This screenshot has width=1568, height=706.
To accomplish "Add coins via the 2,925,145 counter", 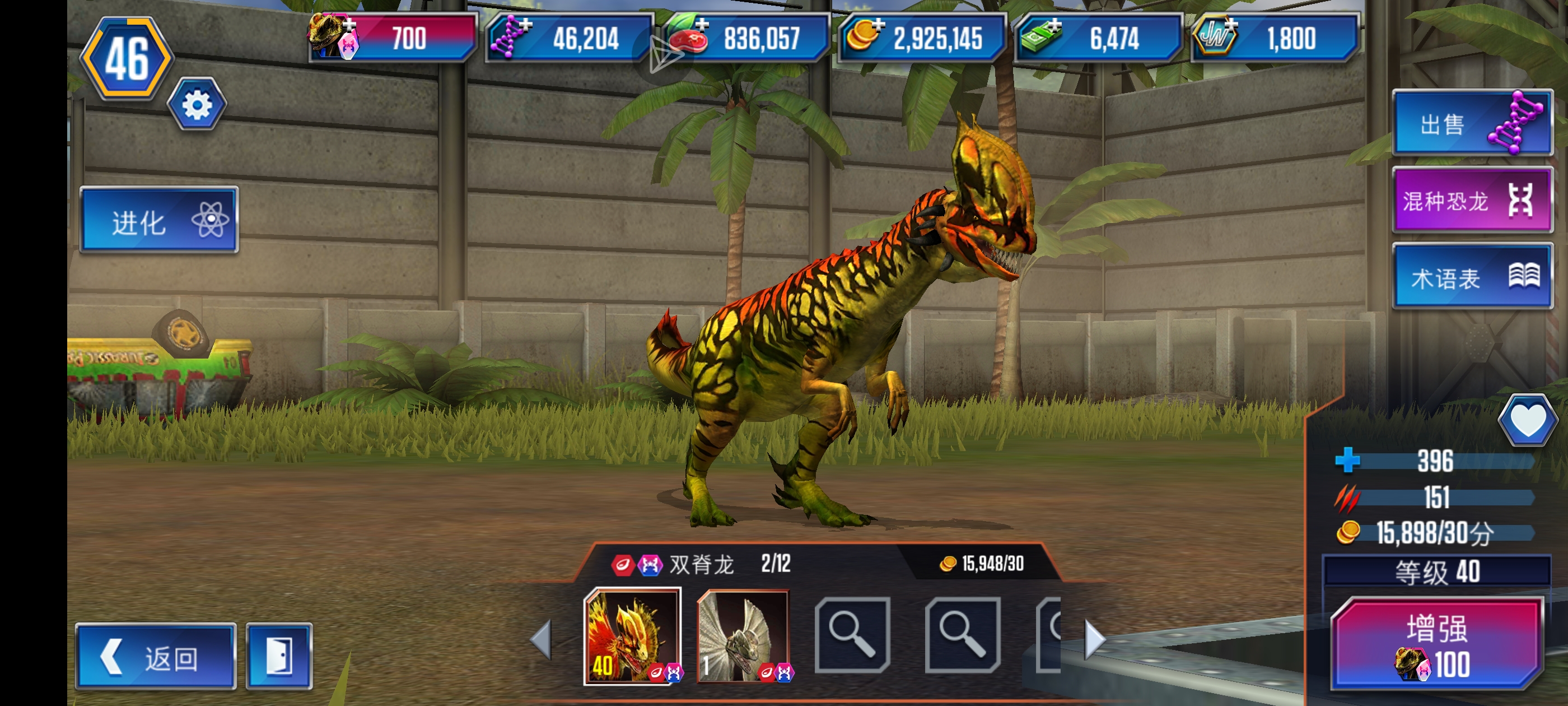I will tap(921, 38).
